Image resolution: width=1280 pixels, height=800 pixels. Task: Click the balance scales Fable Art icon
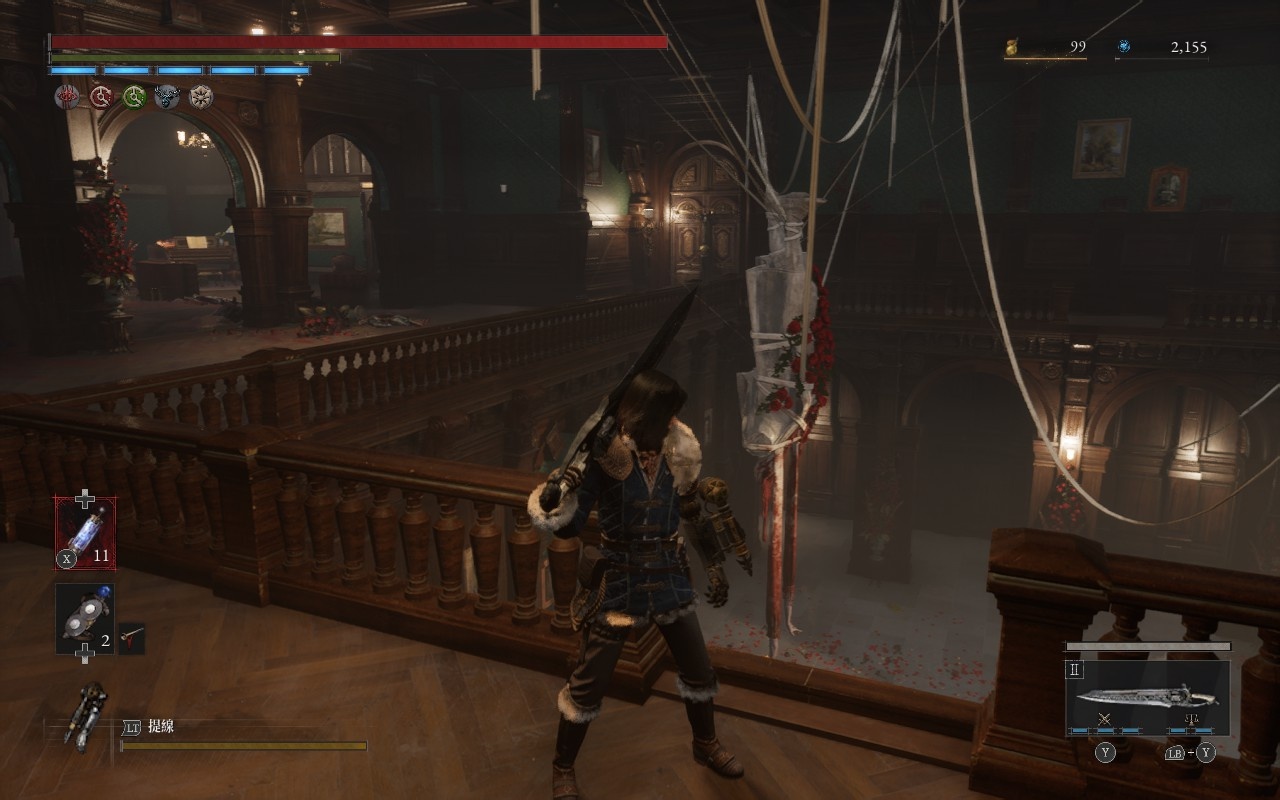point(1190,720)
